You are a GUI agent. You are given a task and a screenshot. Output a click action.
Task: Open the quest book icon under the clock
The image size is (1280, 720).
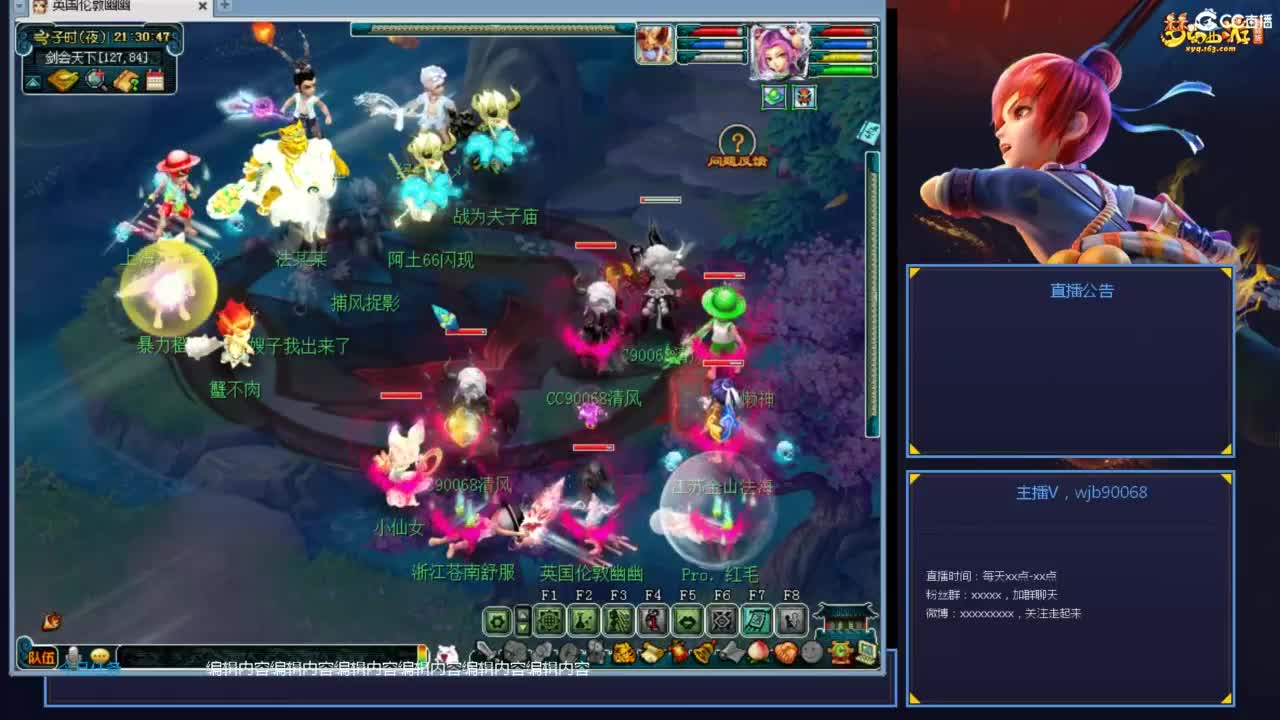tap(126, 80)
